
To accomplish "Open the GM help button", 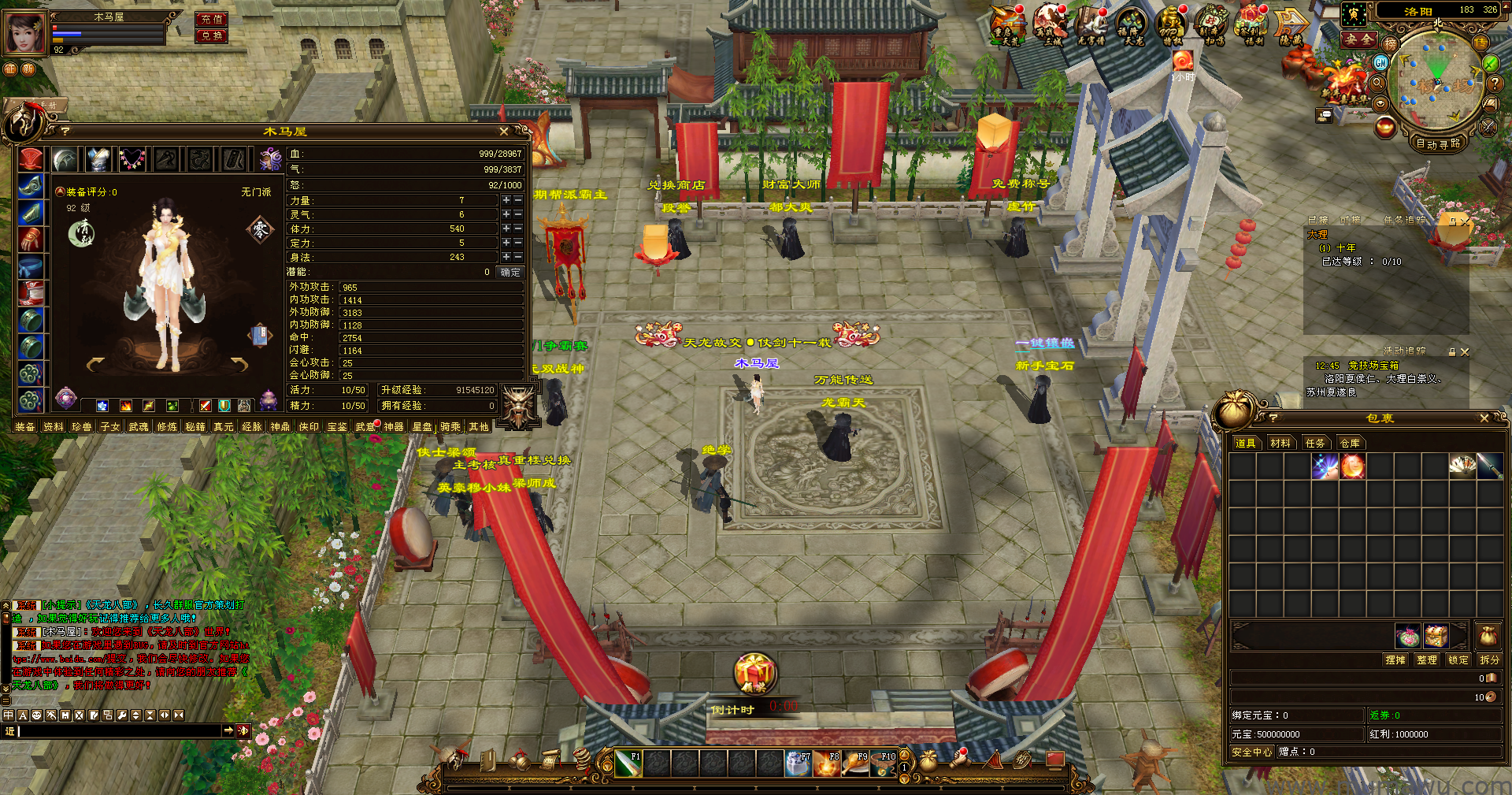I will pyautogui.click(x=1380, y=62).
